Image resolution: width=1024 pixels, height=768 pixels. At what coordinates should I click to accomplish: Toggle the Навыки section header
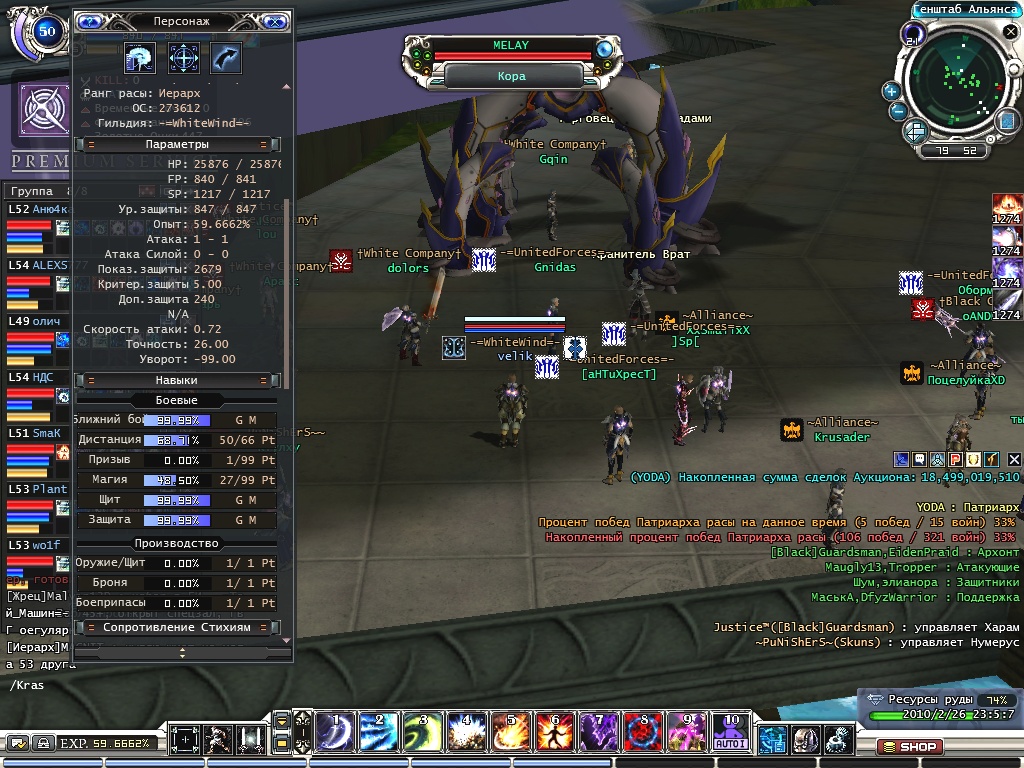[176, 380]
